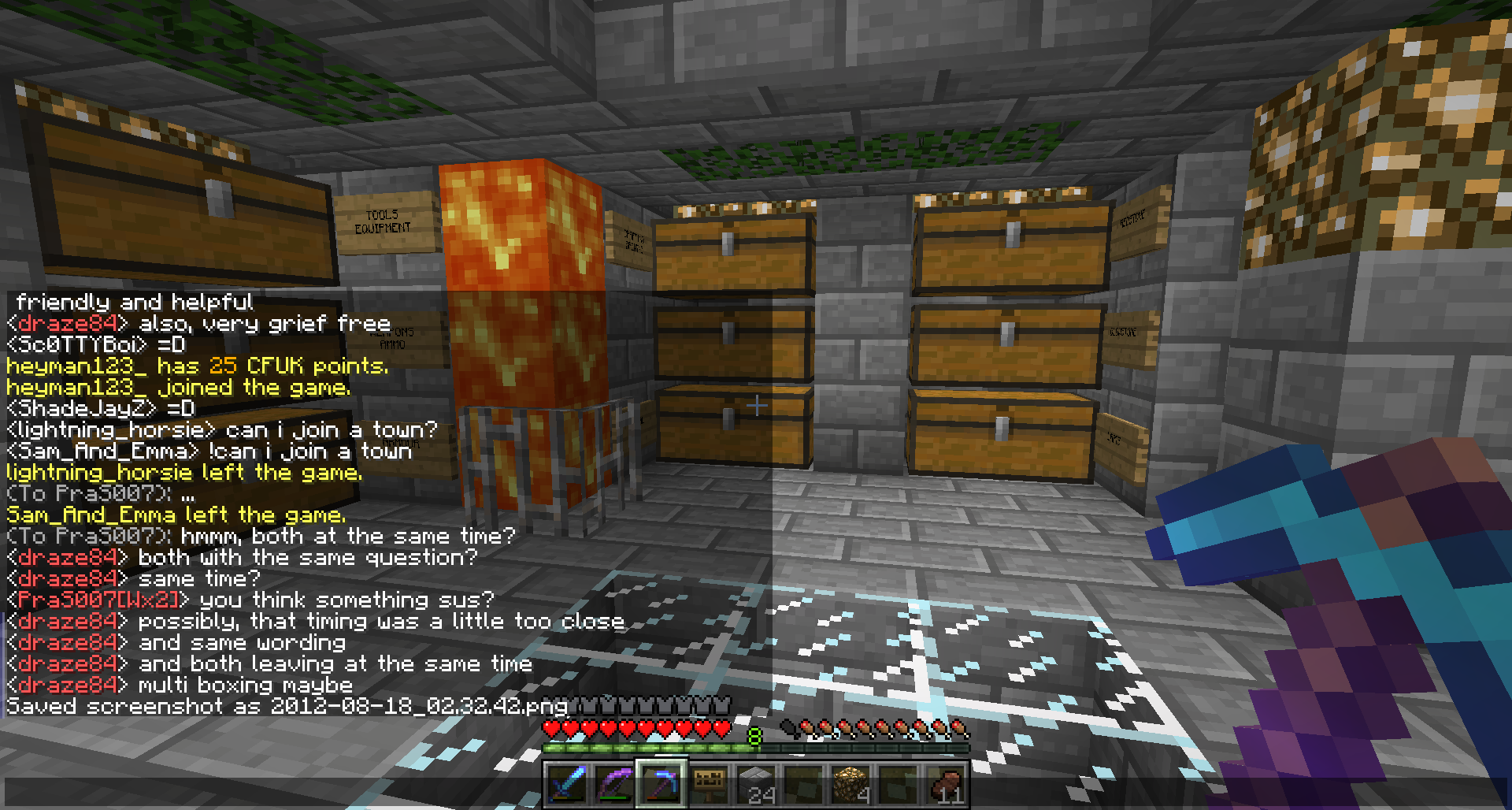
Task: Select the enchanted bow hotbar slot
Action: (x=614, y=785)
